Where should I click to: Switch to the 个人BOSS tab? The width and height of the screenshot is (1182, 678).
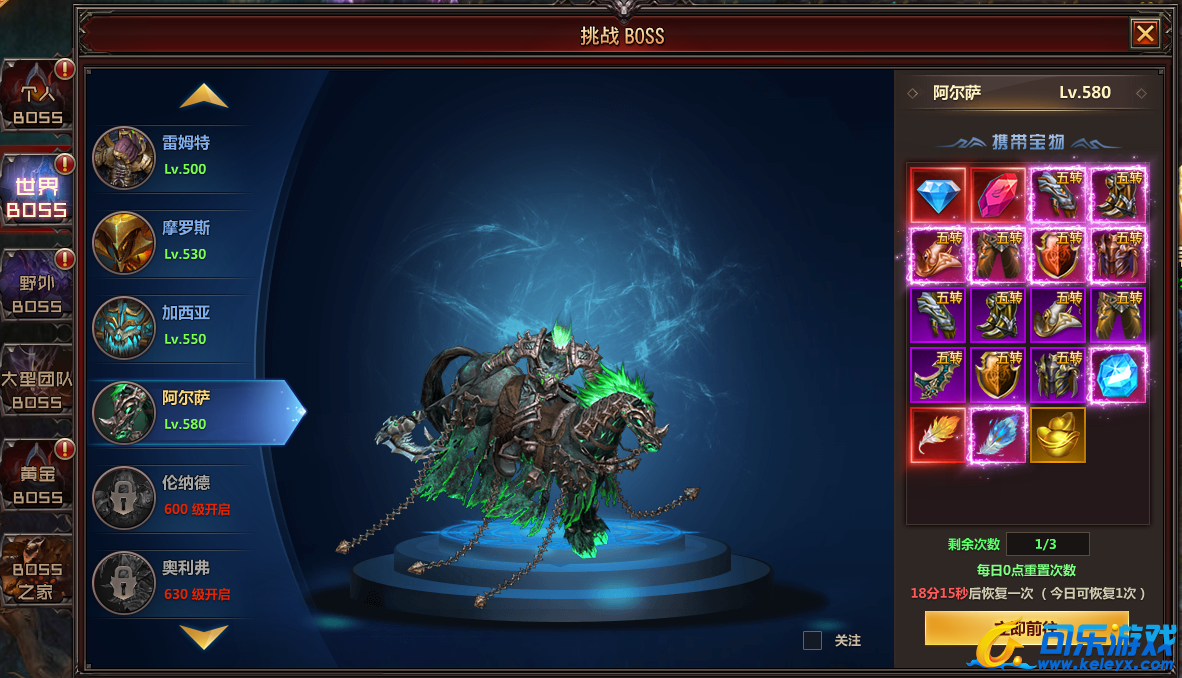[x=38, y=96]
